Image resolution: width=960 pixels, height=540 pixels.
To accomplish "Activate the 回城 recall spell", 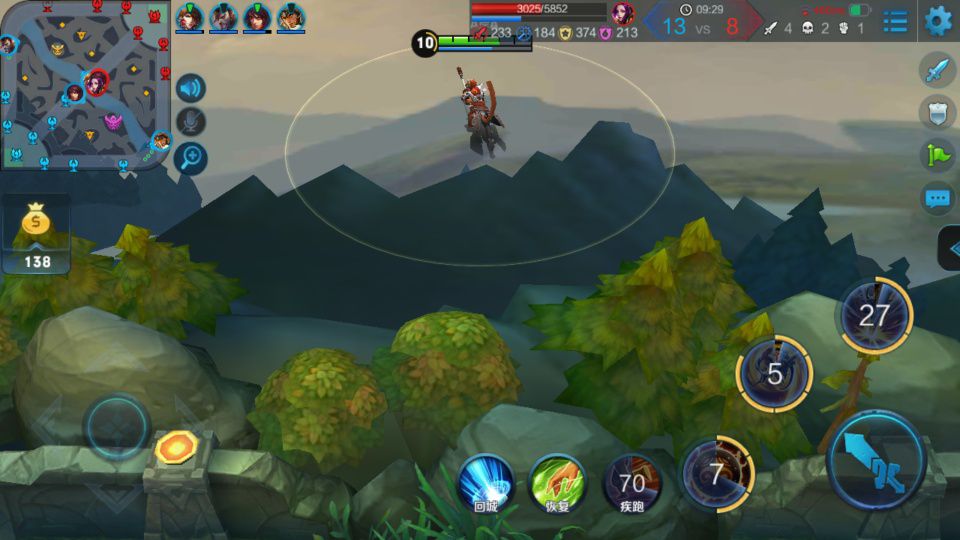I will (x=486, y=482).
